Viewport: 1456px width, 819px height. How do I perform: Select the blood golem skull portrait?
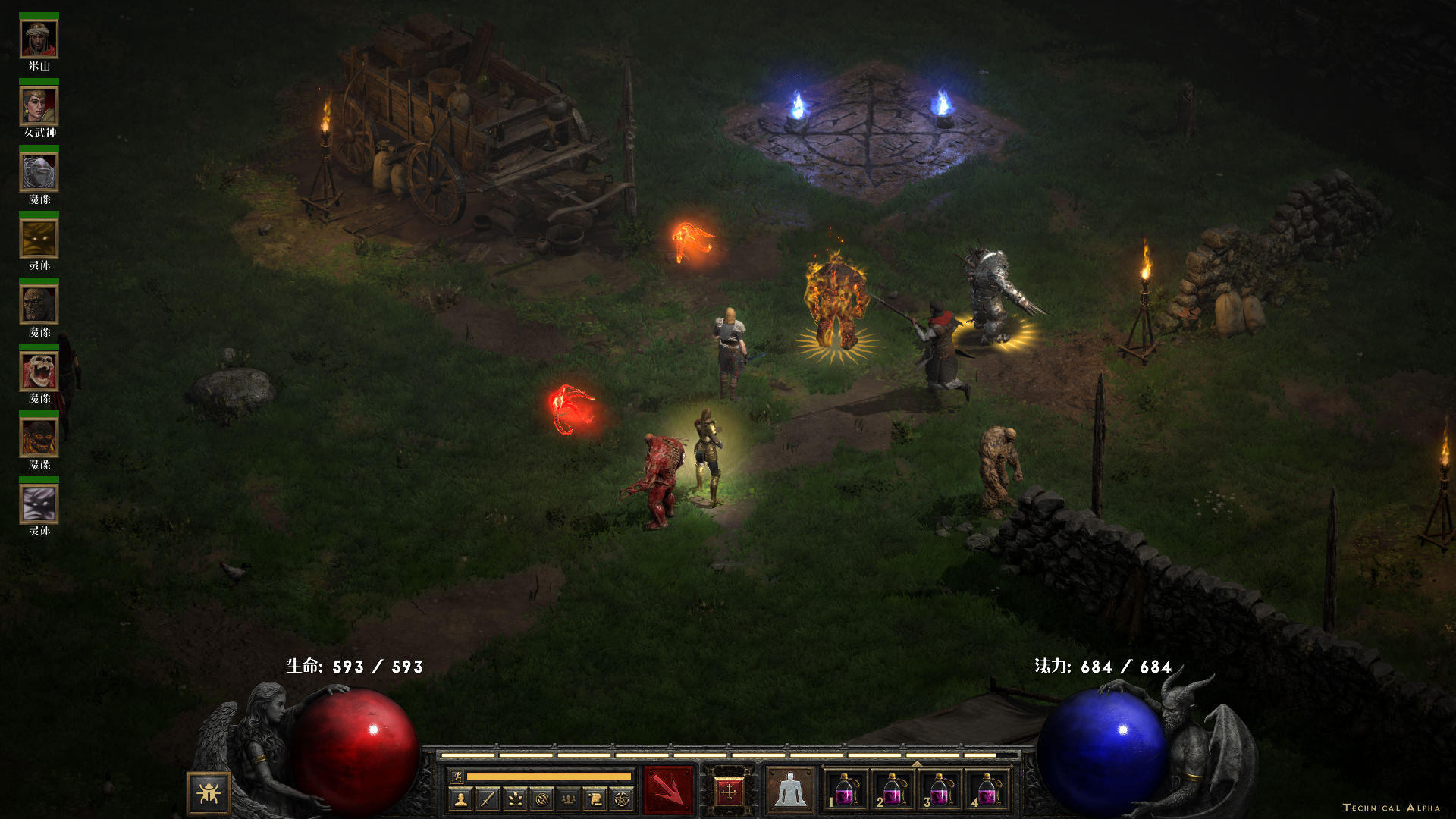pos(39,372)
